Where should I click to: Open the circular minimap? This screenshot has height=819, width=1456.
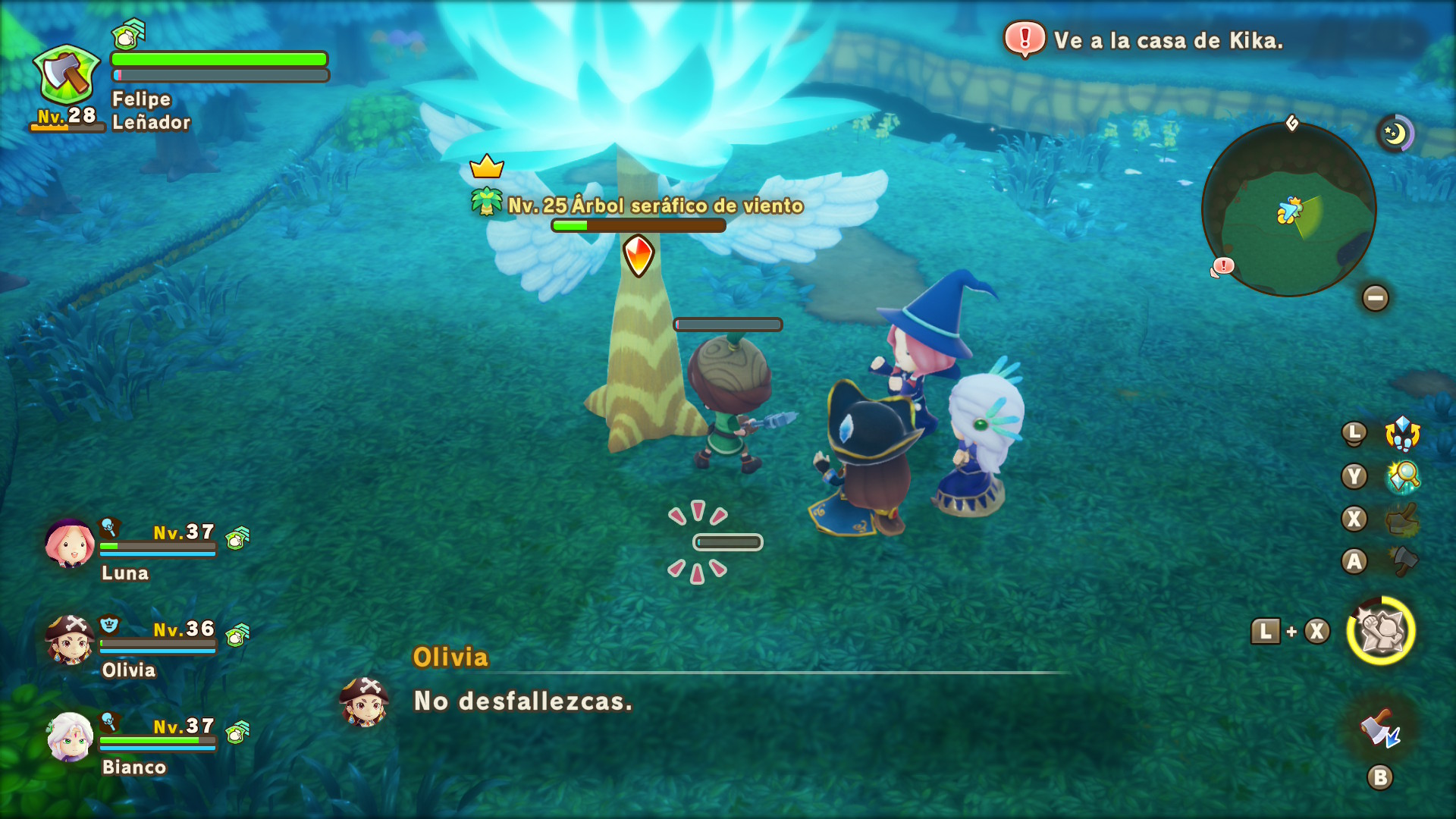tap(1288, 210)
